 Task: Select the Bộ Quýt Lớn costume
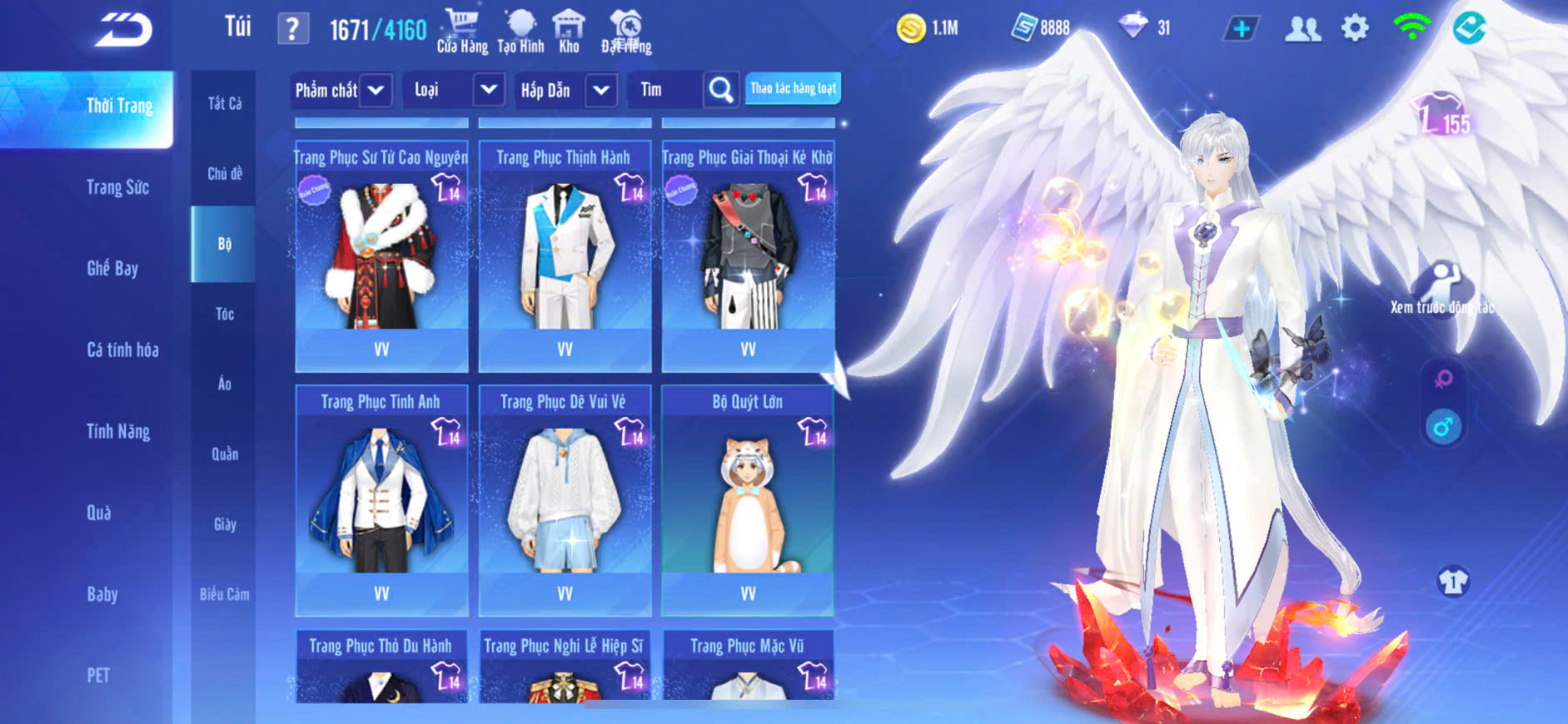748,499
